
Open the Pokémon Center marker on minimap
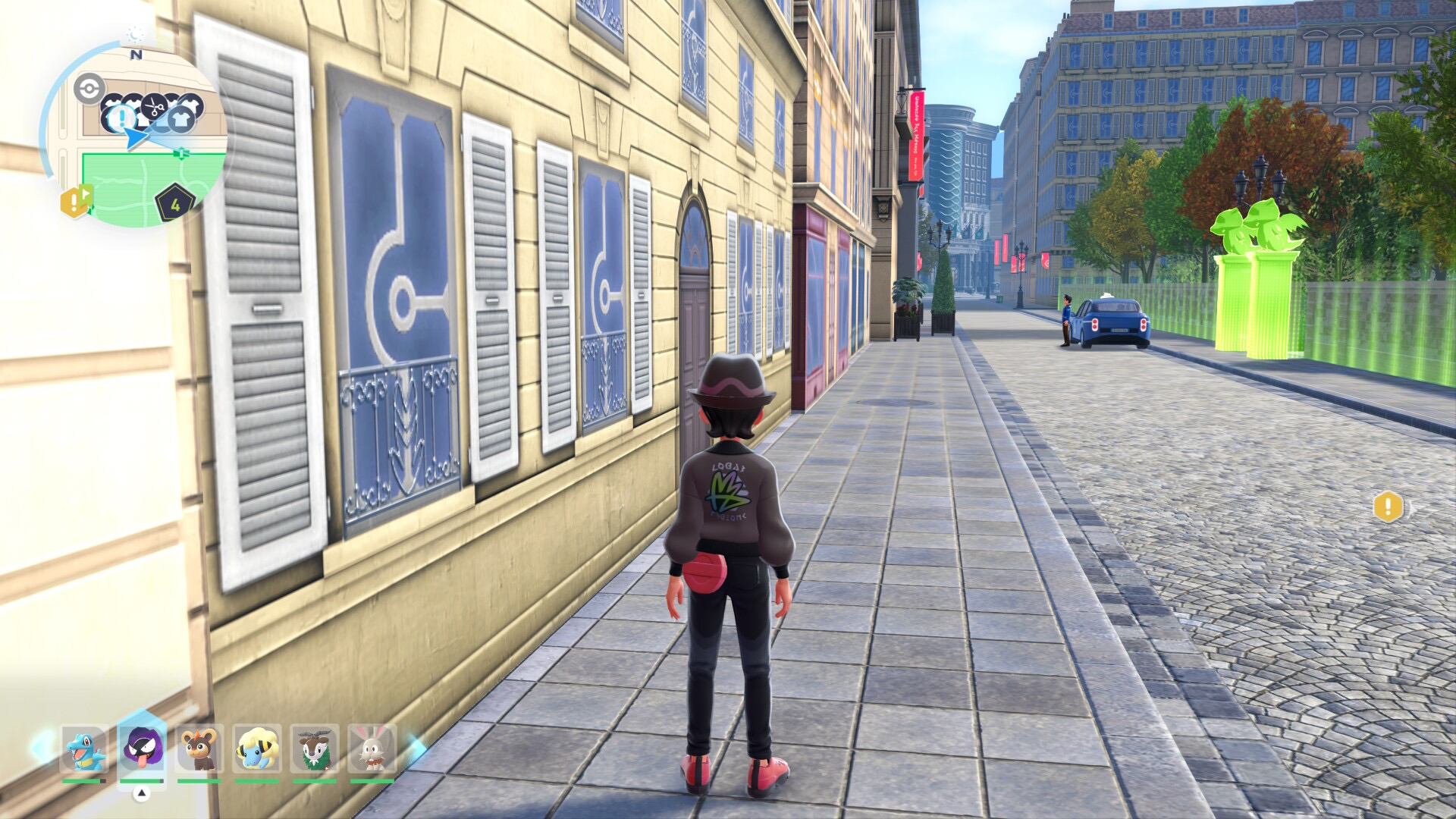coord(89,88)
